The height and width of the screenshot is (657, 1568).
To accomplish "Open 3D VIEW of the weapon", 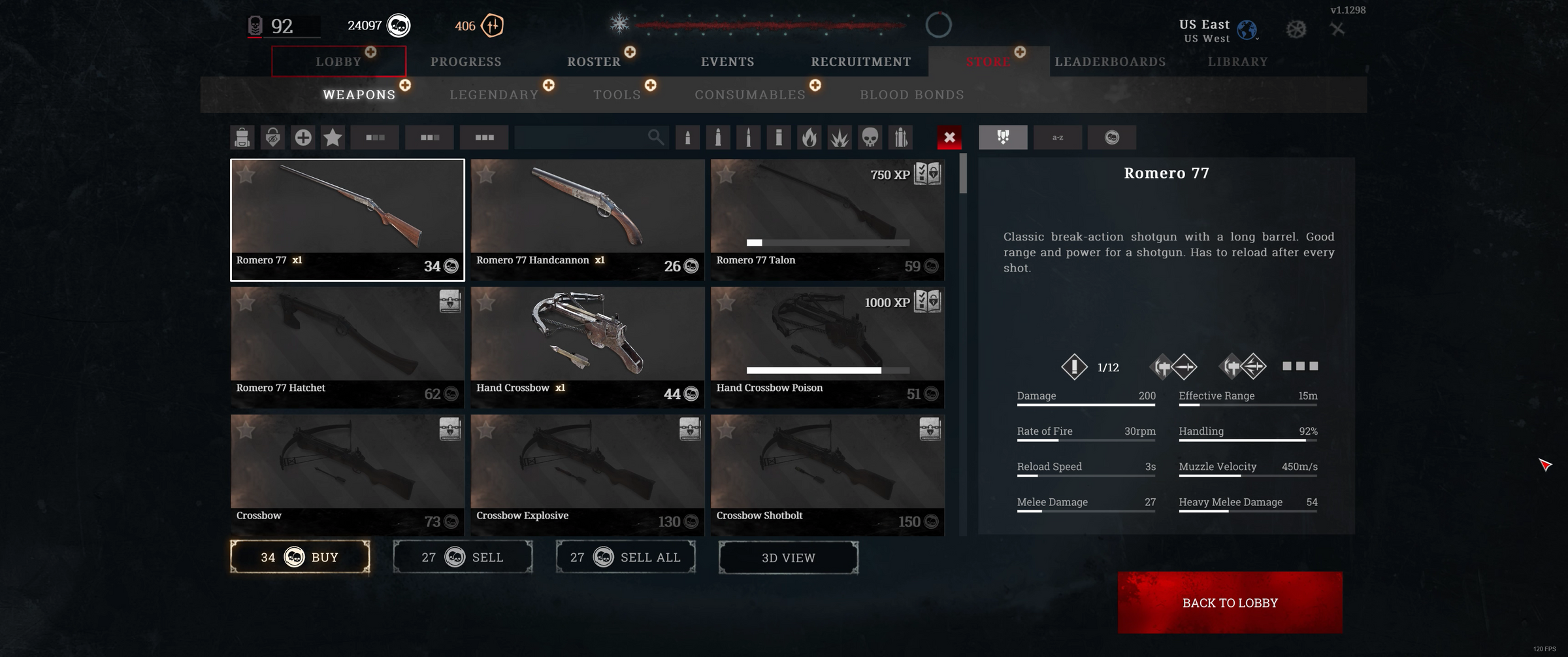I will tap(788, 558).
